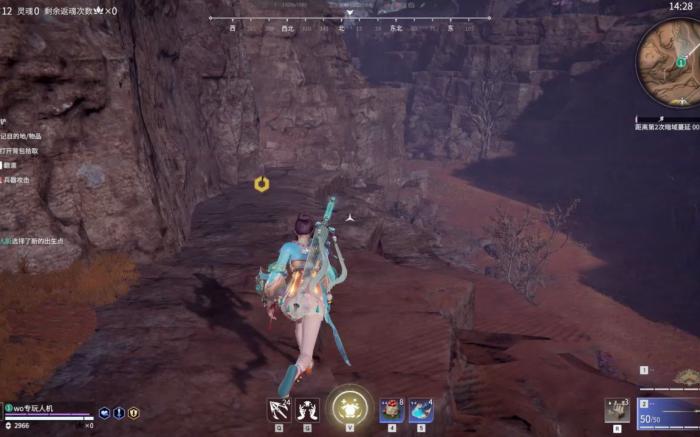Viewport: 700px width, 437px height.
Task: Select the weapon repair kit slot
Action: click(x=616, y=410)
